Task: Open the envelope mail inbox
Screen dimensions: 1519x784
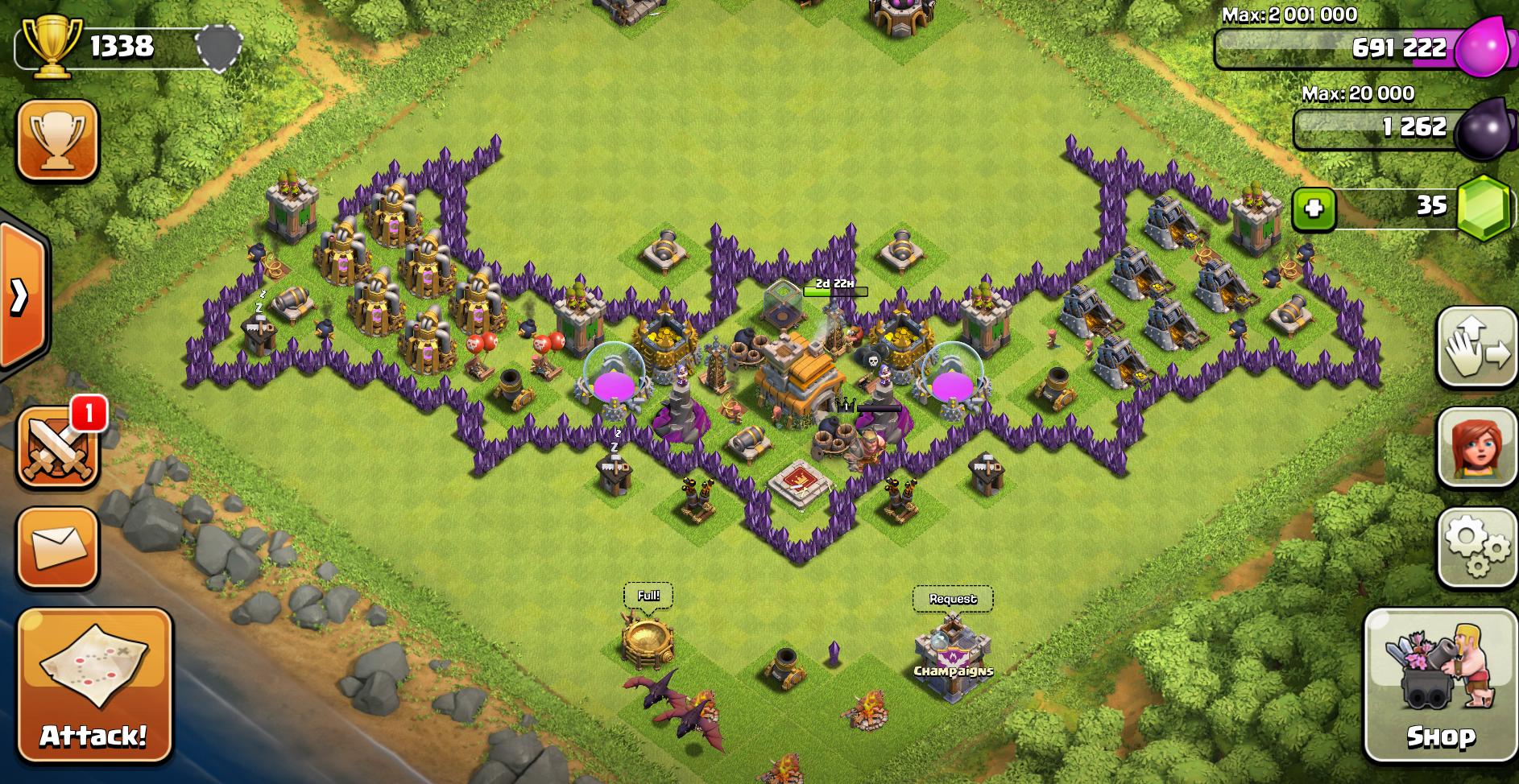Action: (x=57, y=547)
